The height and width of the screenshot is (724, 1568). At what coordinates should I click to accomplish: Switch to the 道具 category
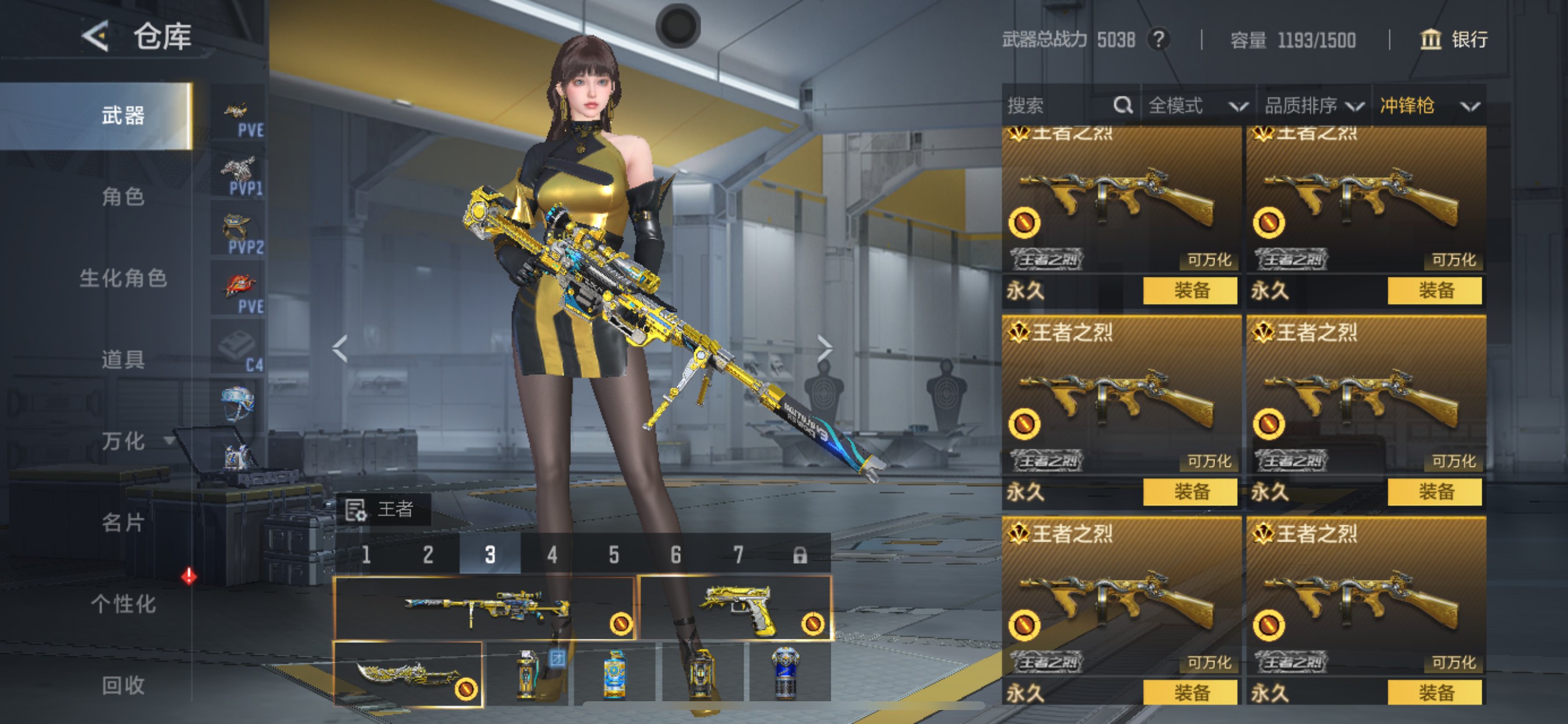coord(123,360)
